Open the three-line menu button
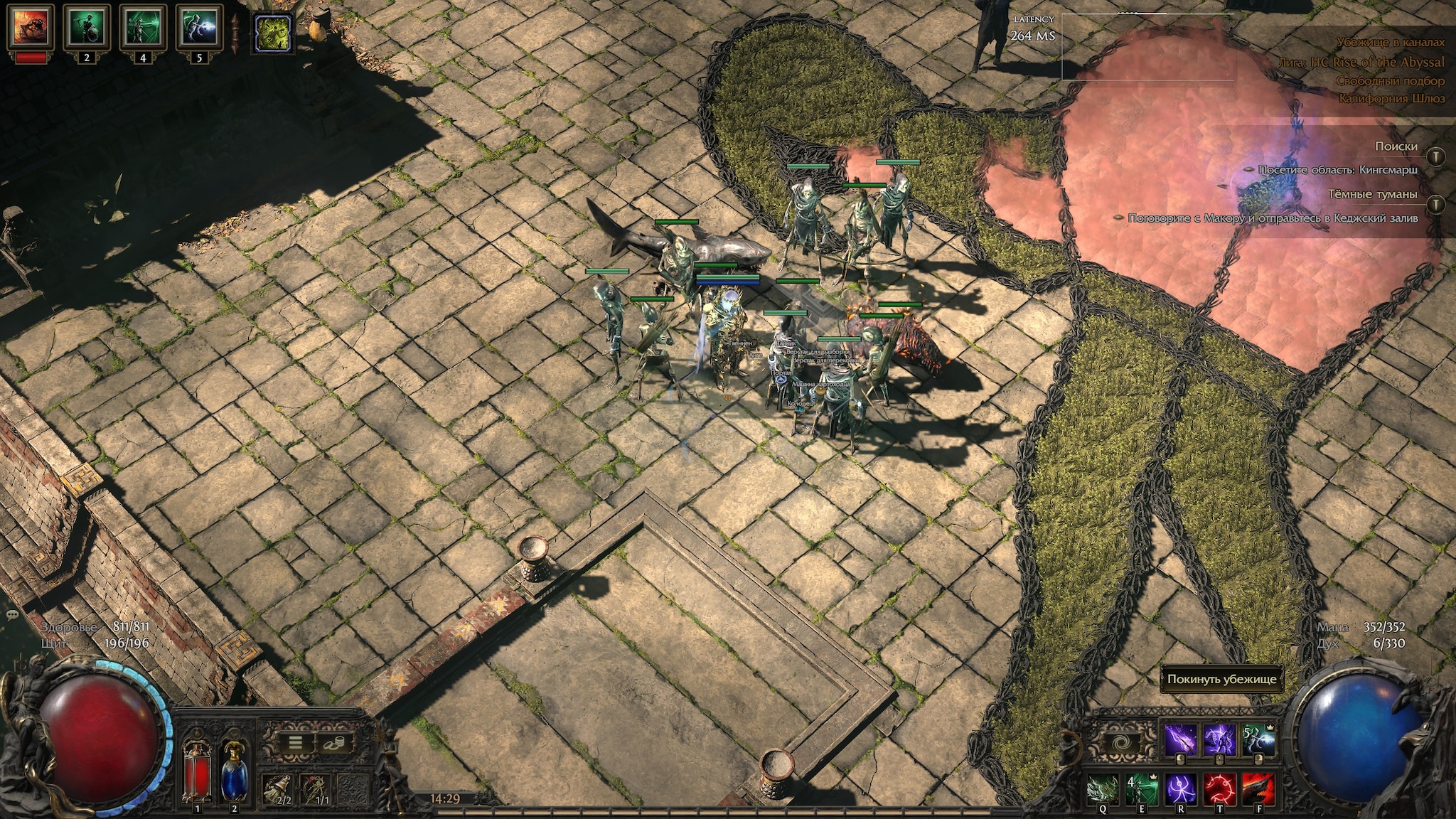 (295, 744)
